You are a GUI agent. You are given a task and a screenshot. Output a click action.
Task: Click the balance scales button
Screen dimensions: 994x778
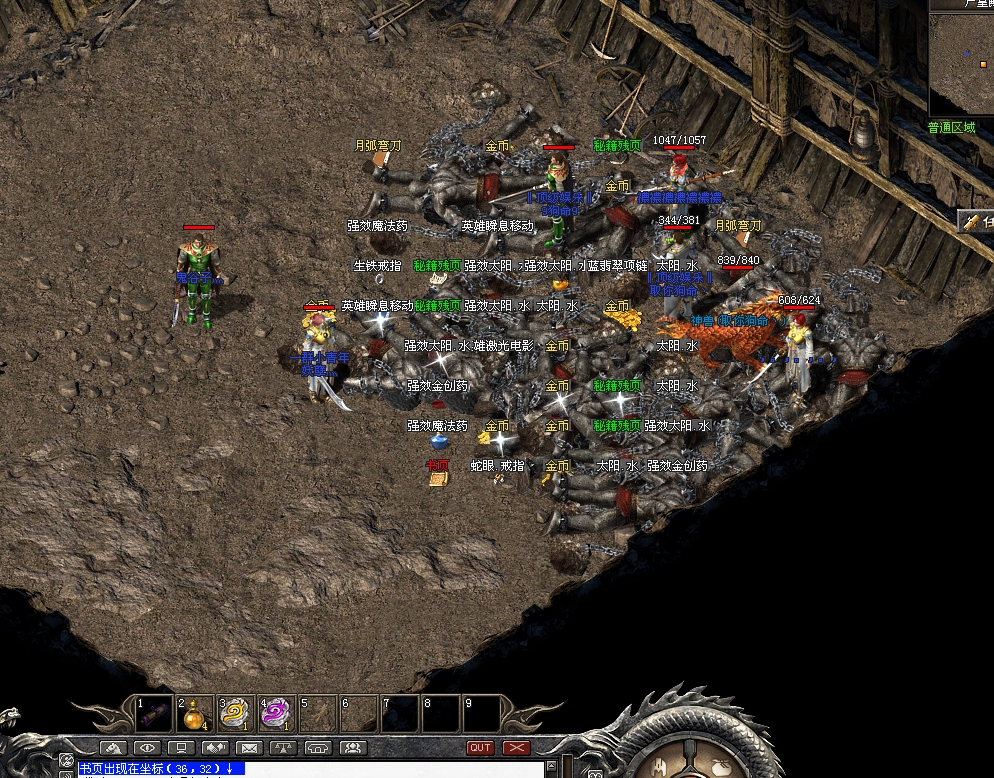(x=283, y=747)
